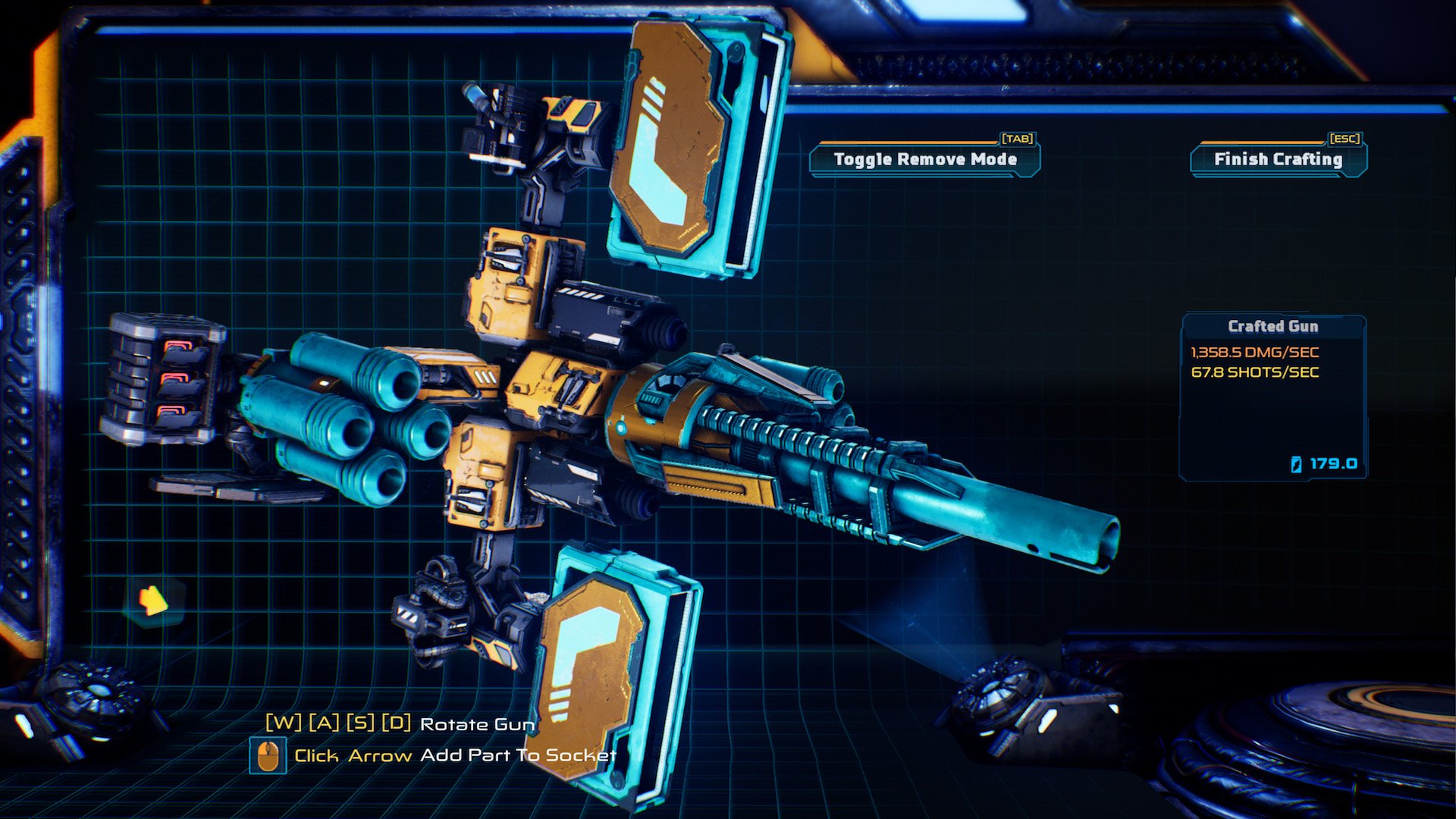The width and height of the screenshot is (1456, 819).
Task: Toggle Remove Mode
Action: (924, 160)
